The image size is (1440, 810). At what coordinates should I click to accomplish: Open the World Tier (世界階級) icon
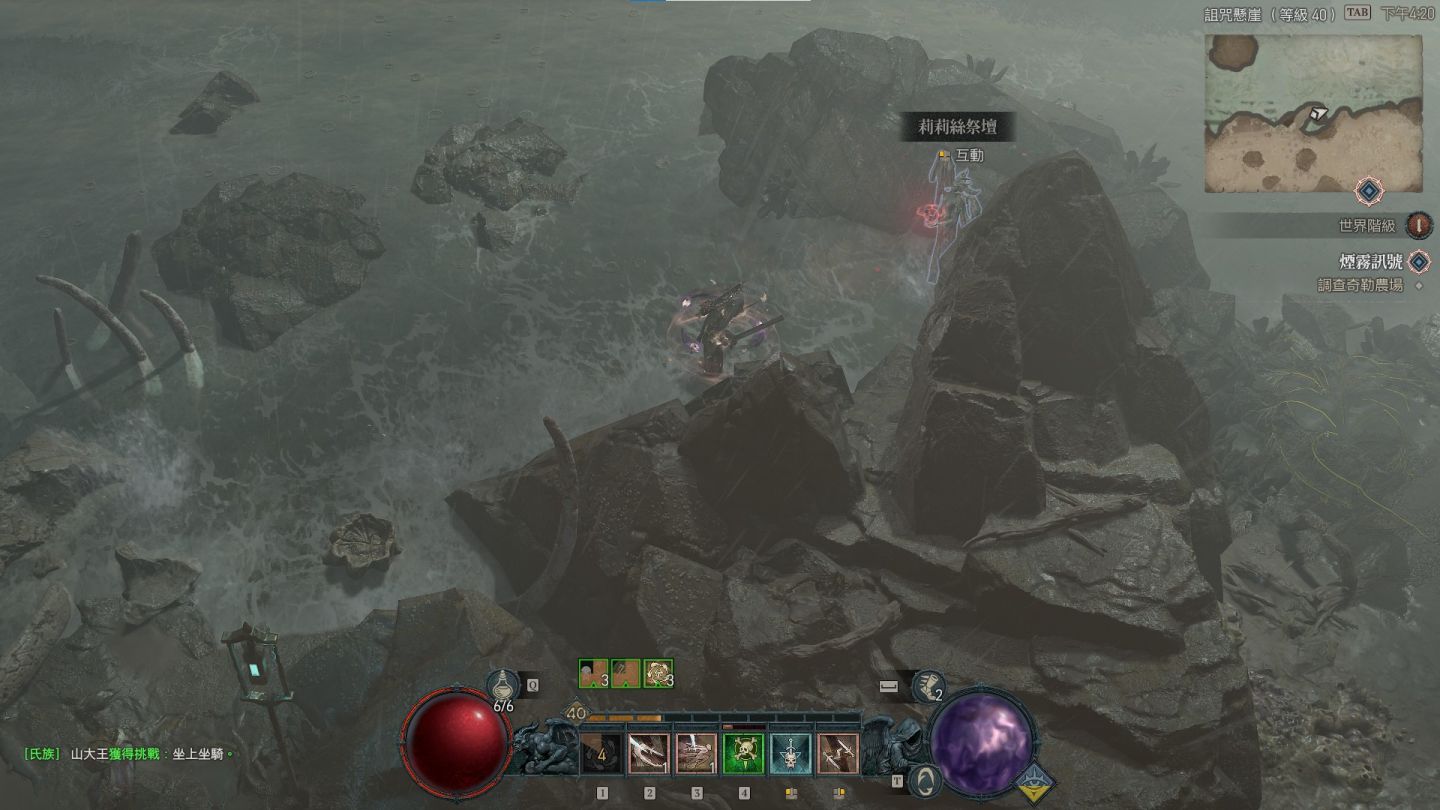(x=1417, y=226)
